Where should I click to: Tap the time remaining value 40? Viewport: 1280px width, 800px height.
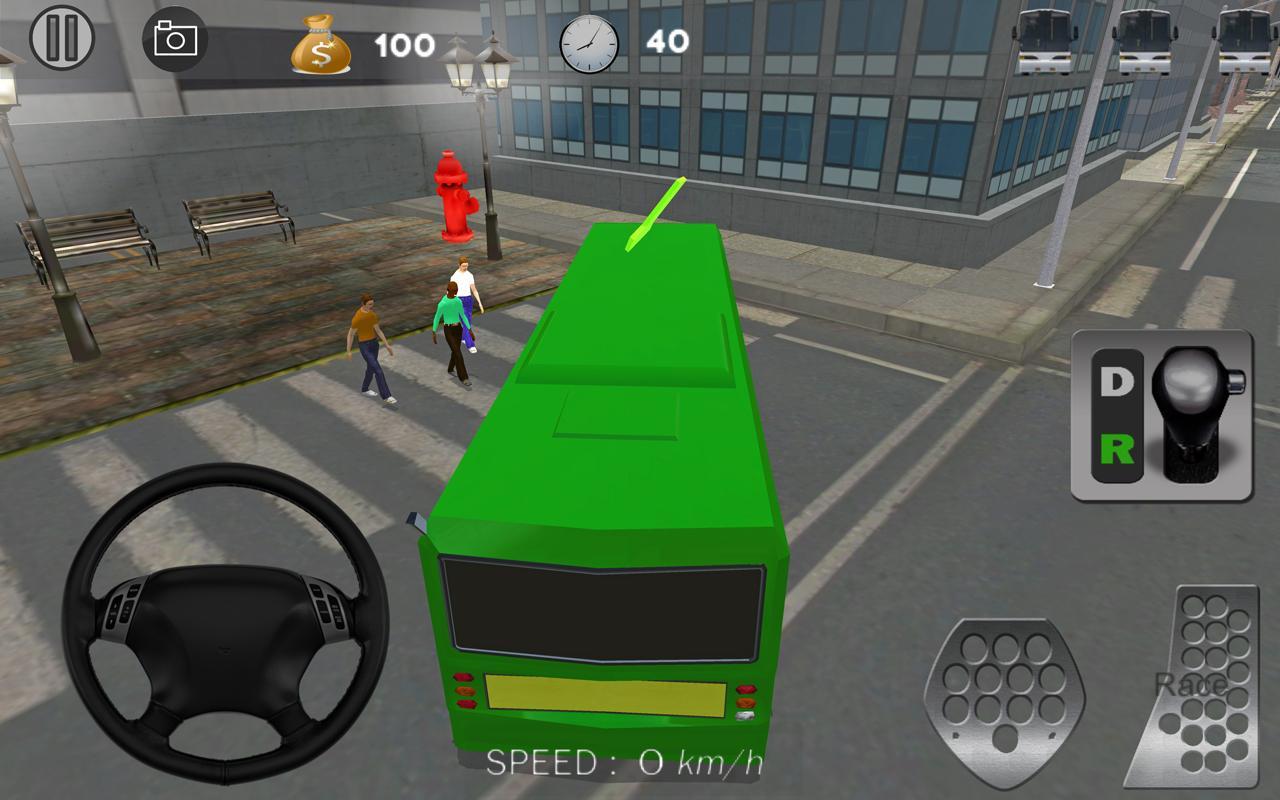click(x=670, y=40)
